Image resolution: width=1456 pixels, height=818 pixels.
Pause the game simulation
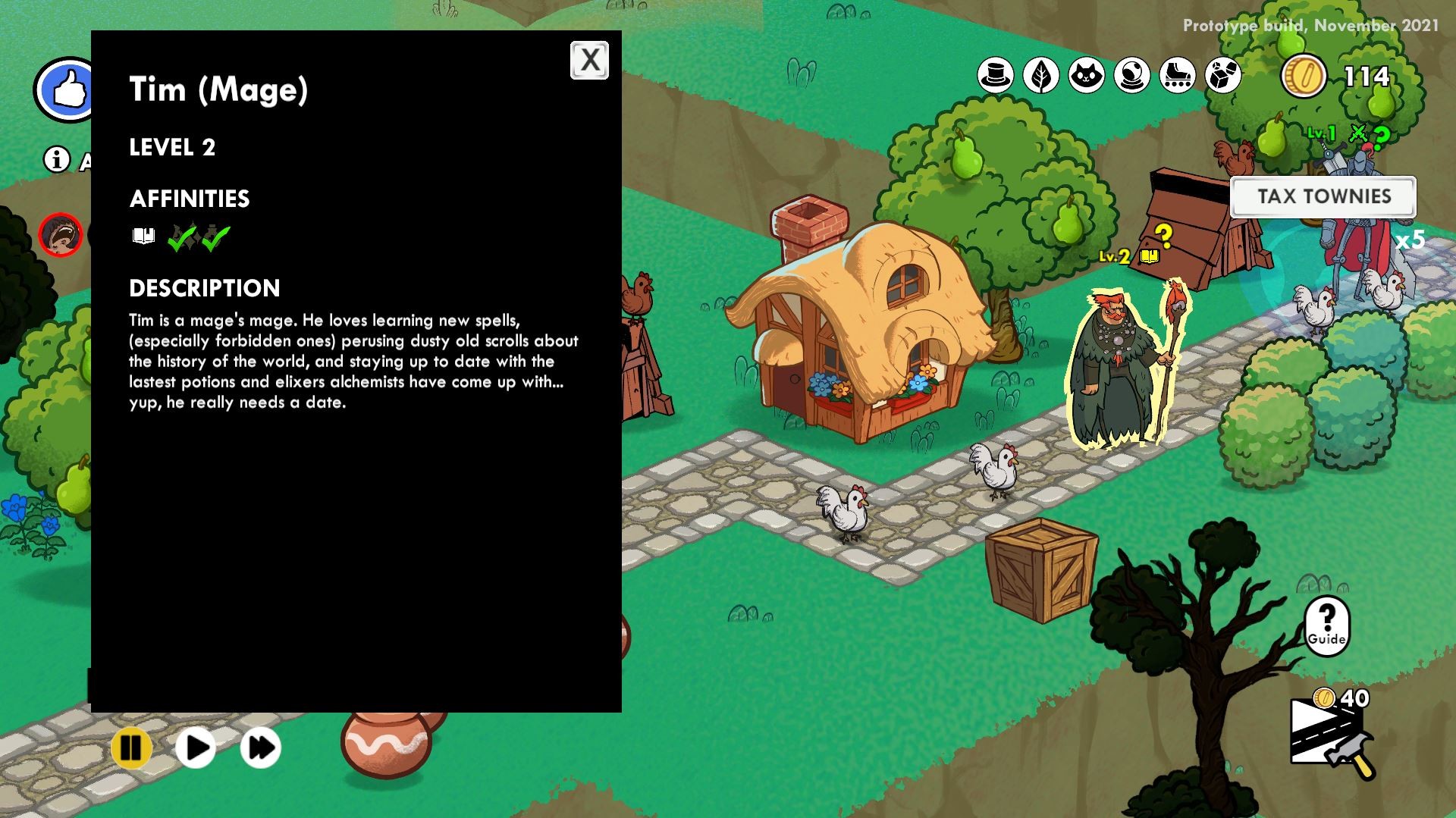[x=129, y=747]
